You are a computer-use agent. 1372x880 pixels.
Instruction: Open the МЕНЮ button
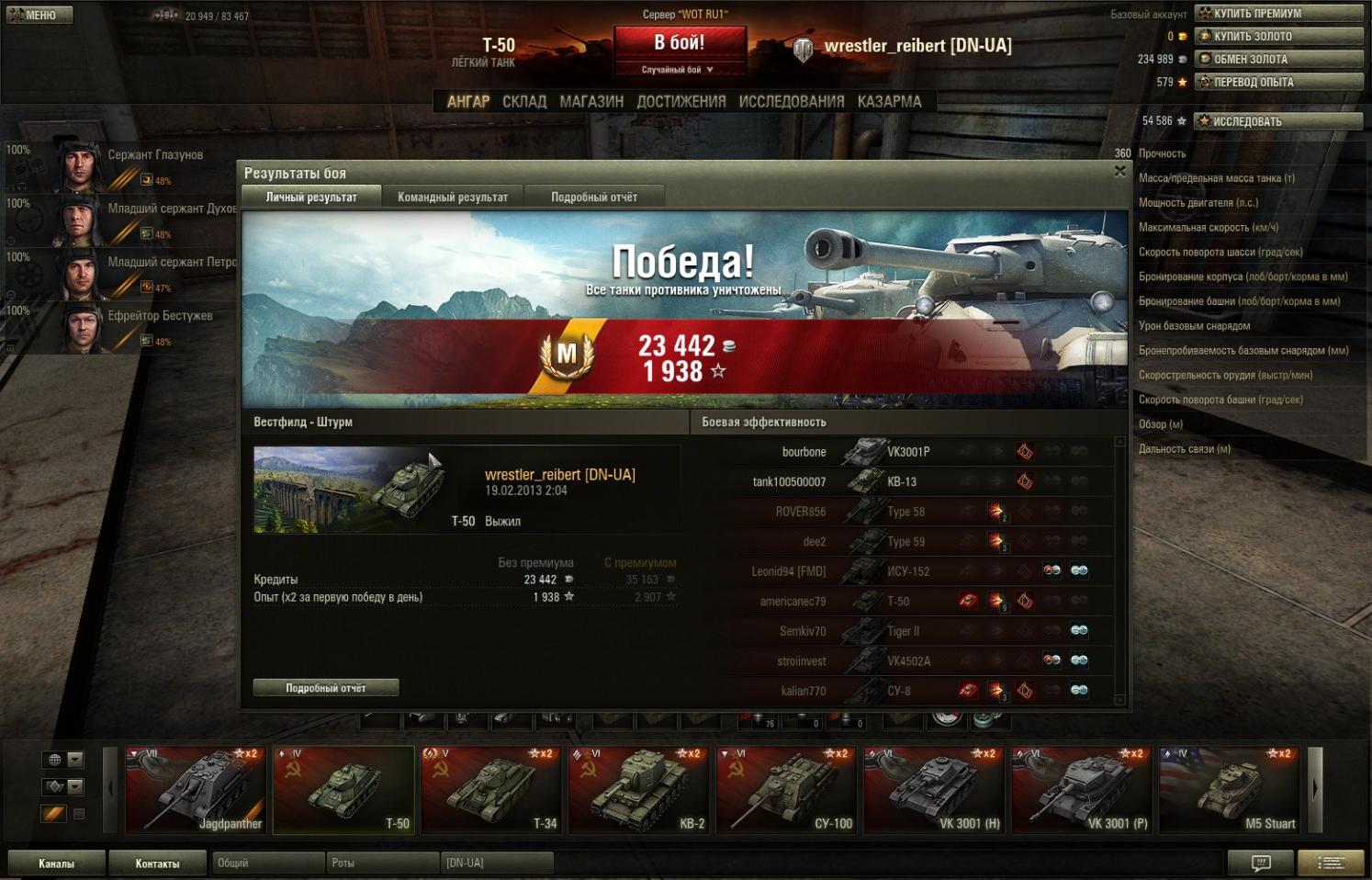[39, 15]
